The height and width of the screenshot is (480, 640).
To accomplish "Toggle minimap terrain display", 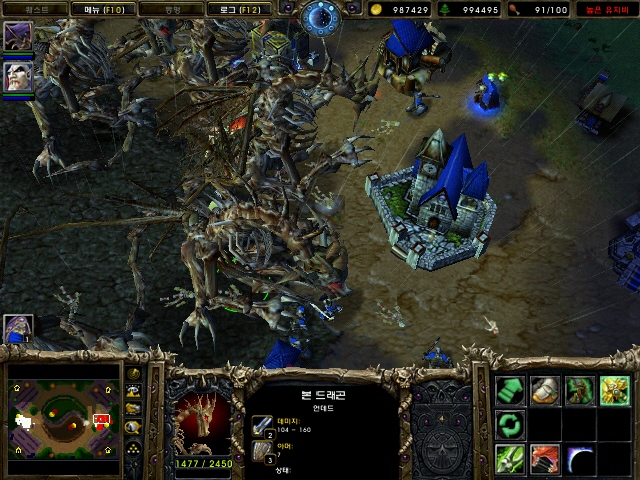I will [133, 391].
